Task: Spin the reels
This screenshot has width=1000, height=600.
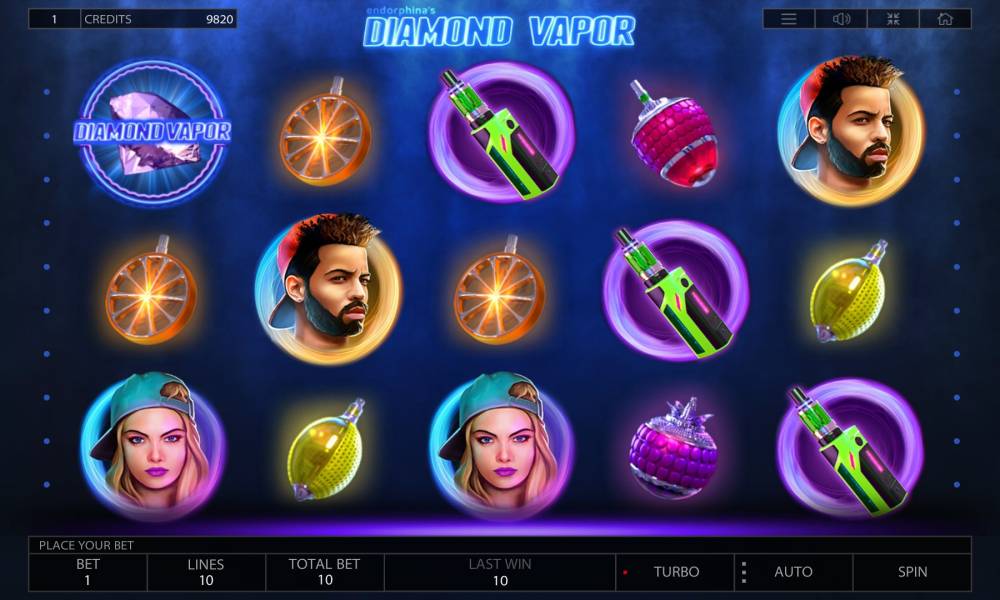Action: click(x=912, y=572)
